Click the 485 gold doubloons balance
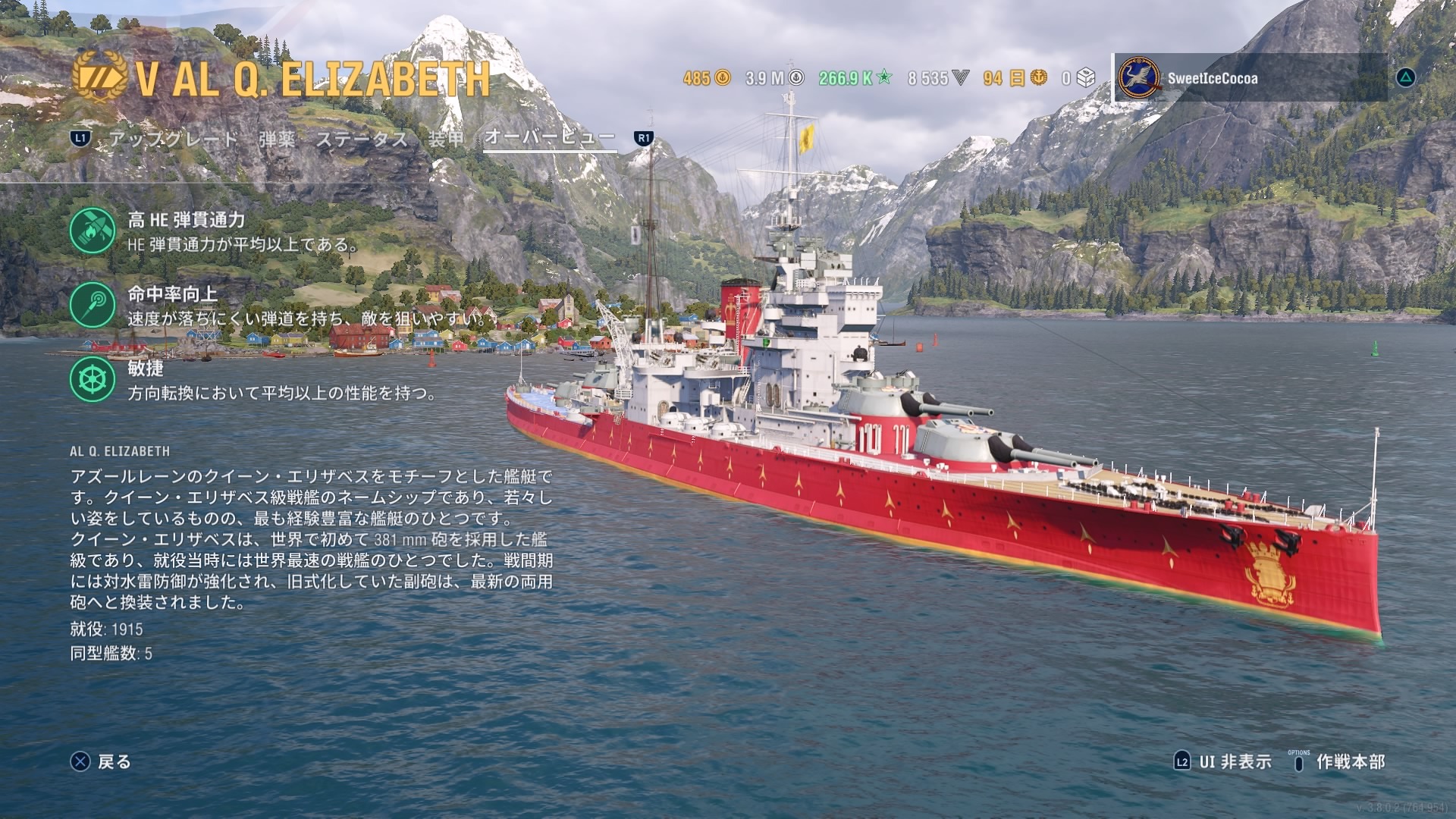 coord(706,77)
